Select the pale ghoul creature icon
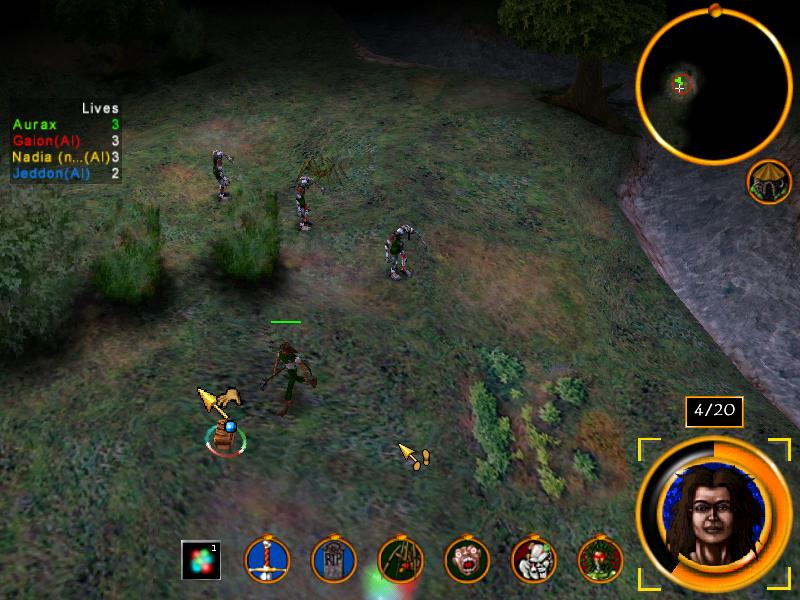Screen dimensions: 800x600 (533, 561)
